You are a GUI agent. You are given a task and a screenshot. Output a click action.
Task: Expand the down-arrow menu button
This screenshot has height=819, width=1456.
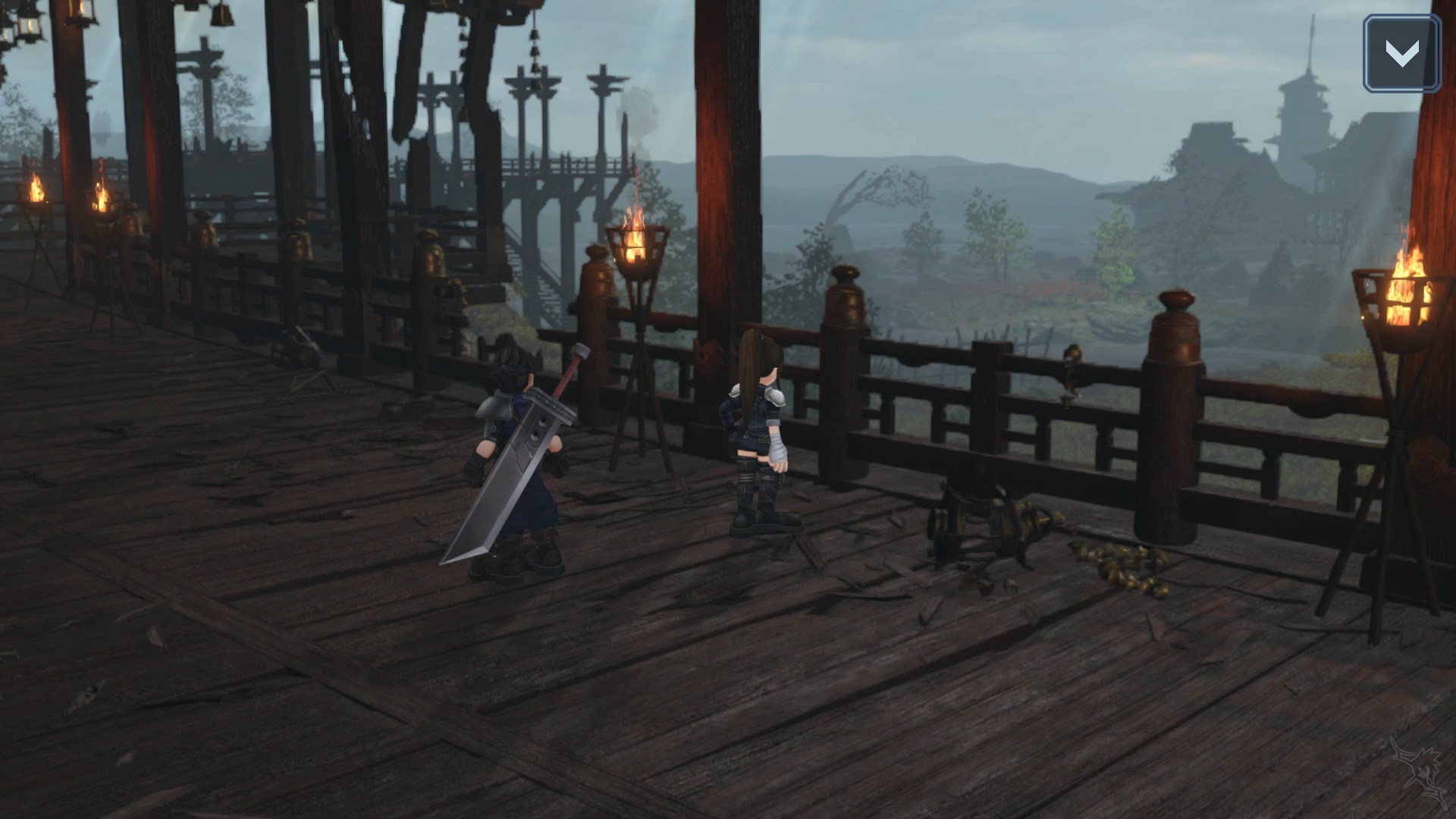(1401, 53)
